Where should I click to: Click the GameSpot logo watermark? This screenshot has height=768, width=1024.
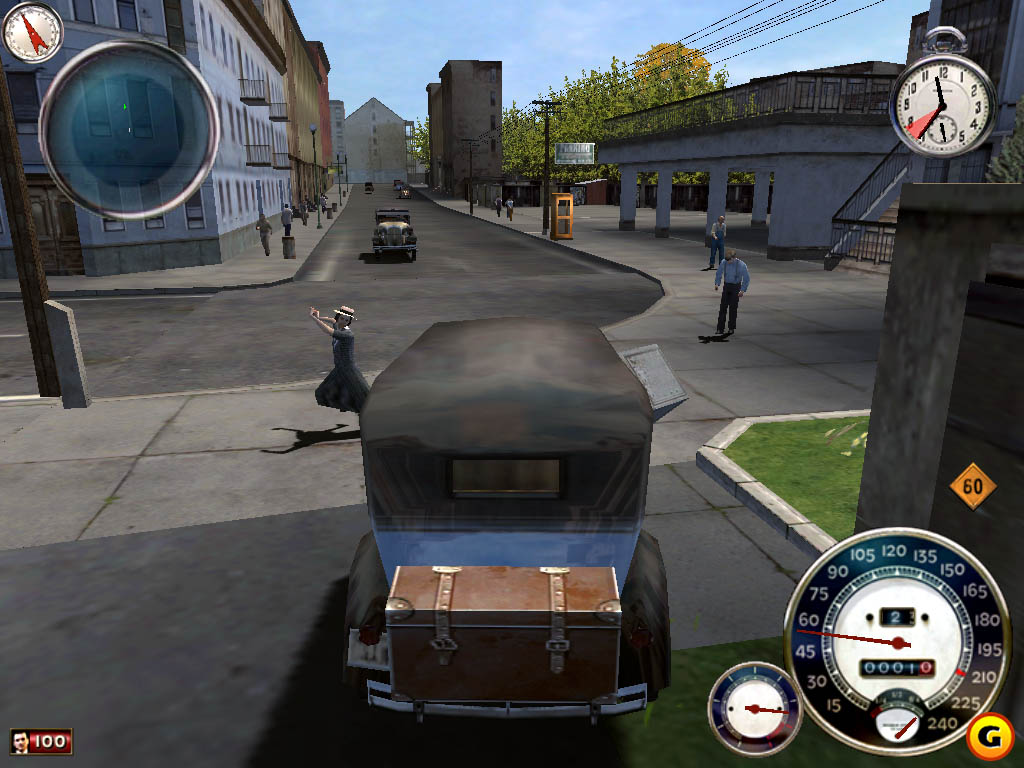(x=991, y=738)
